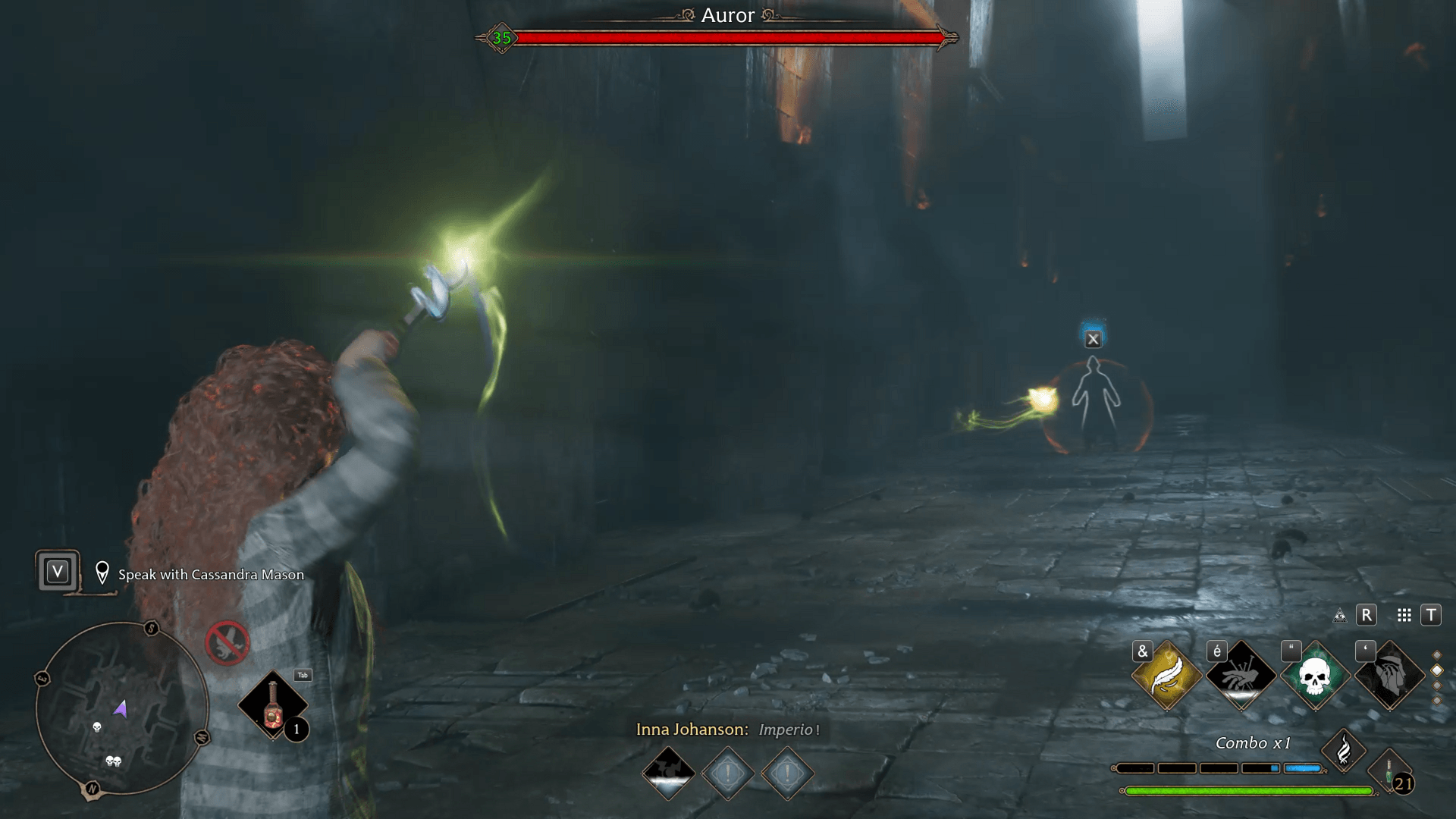Viewport: 1456px width, 819px height.
Task: Click the Inna Johanson Imperio caption
Action: click(x=728, y=730)
